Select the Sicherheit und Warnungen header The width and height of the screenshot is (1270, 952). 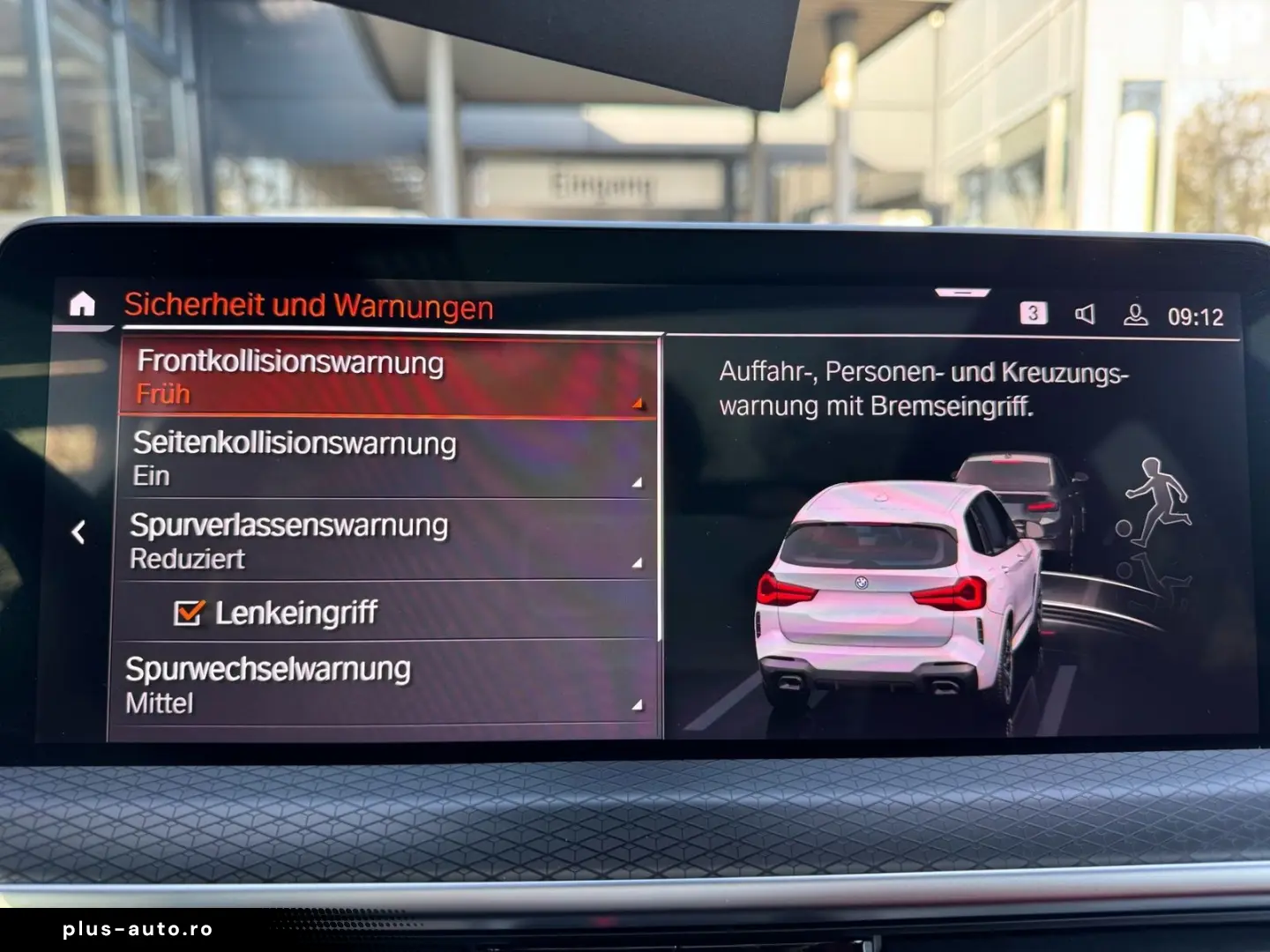309,306
